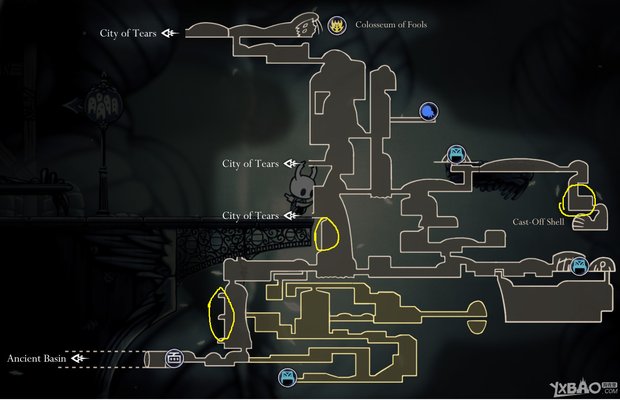The image size is (620, 400).
Task: Pick the bench marker nearest the tram icon
Action: tap(287, 376)
